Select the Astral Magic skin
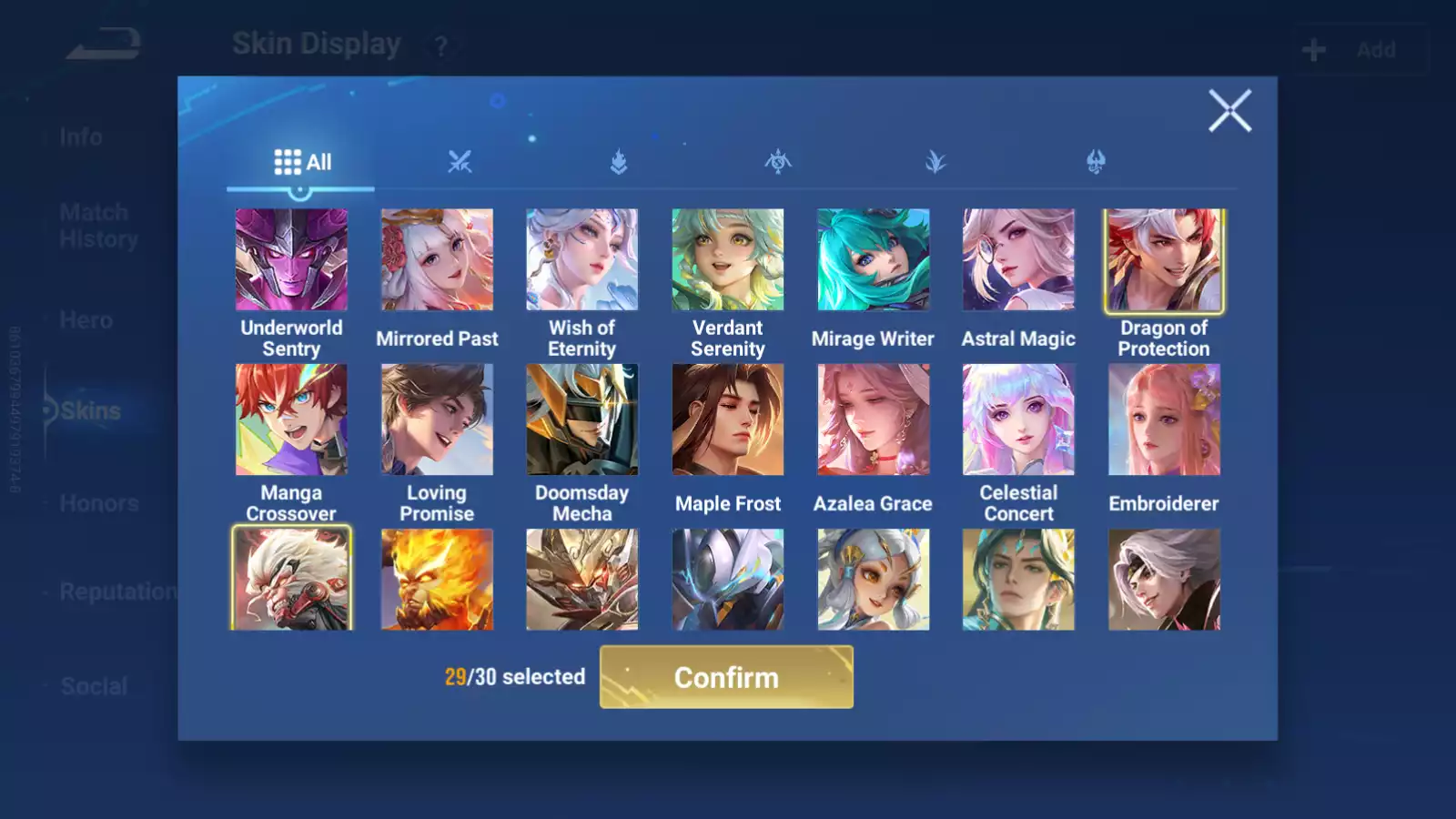 tap(1018, 260)
